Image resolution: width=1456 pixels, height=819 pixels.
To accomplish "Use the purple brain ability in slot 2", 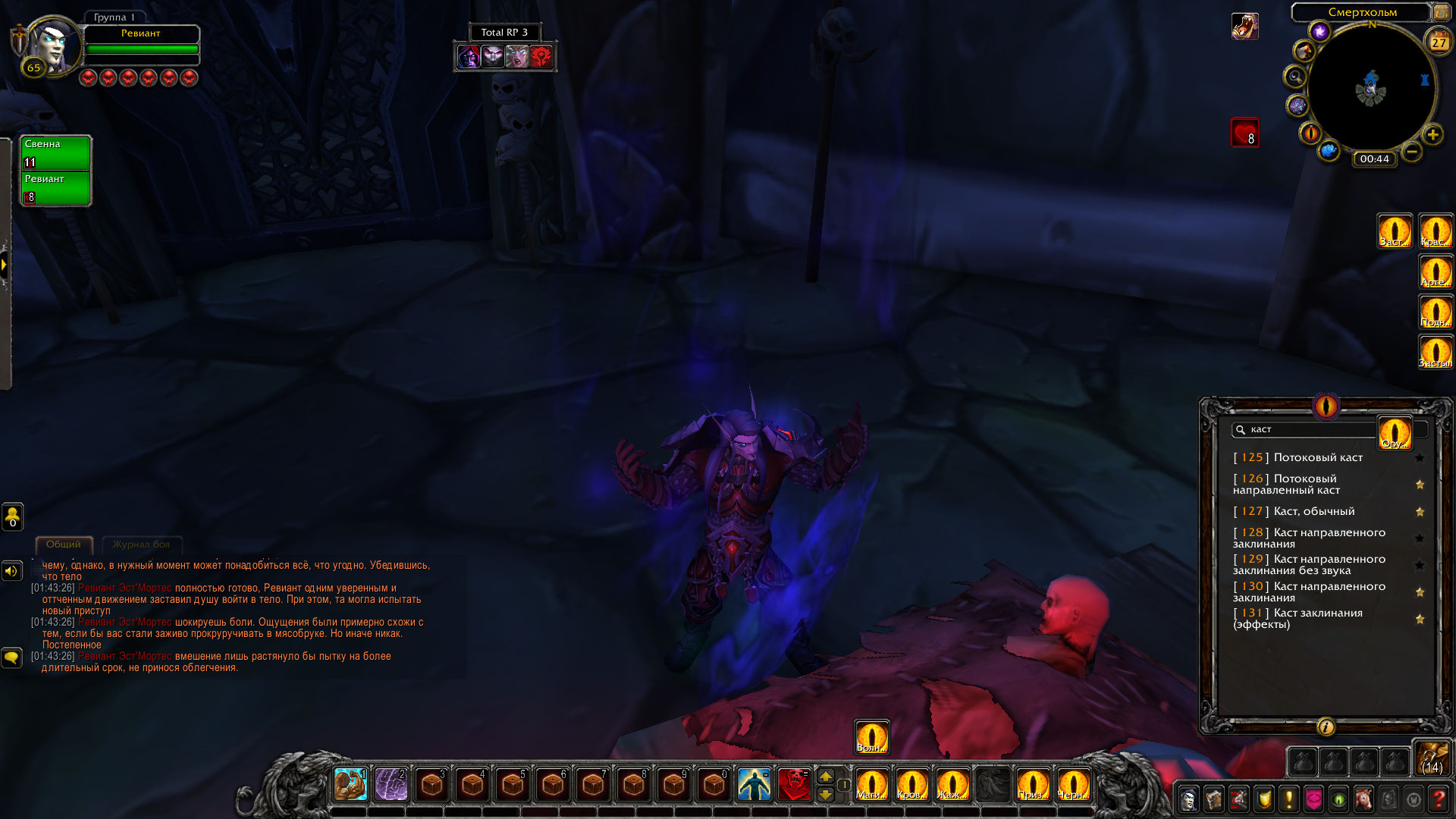I will (x=391, y=785).
